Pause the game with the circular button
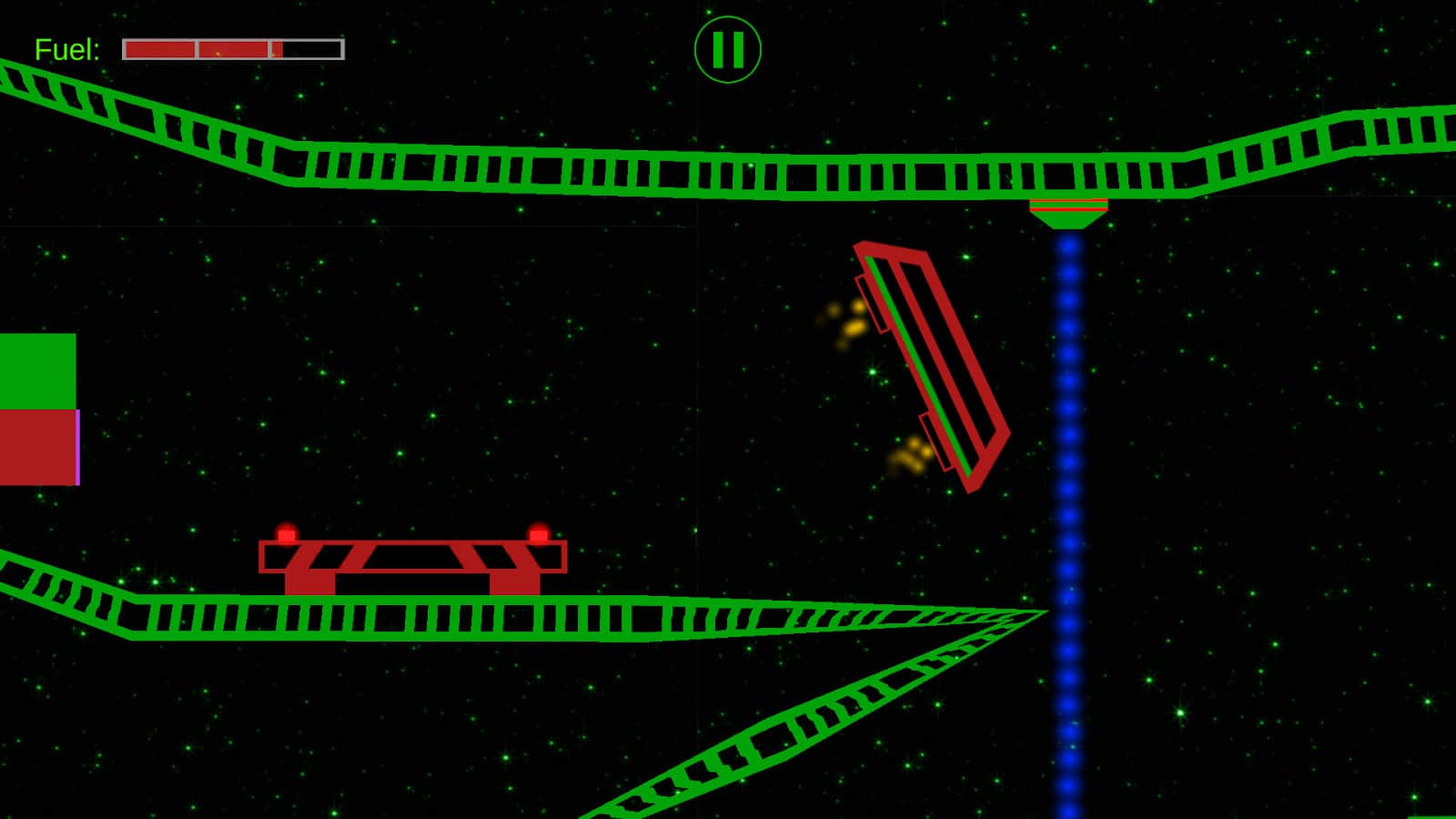This screenshot has width=1456, height=819. coord(727,50)
